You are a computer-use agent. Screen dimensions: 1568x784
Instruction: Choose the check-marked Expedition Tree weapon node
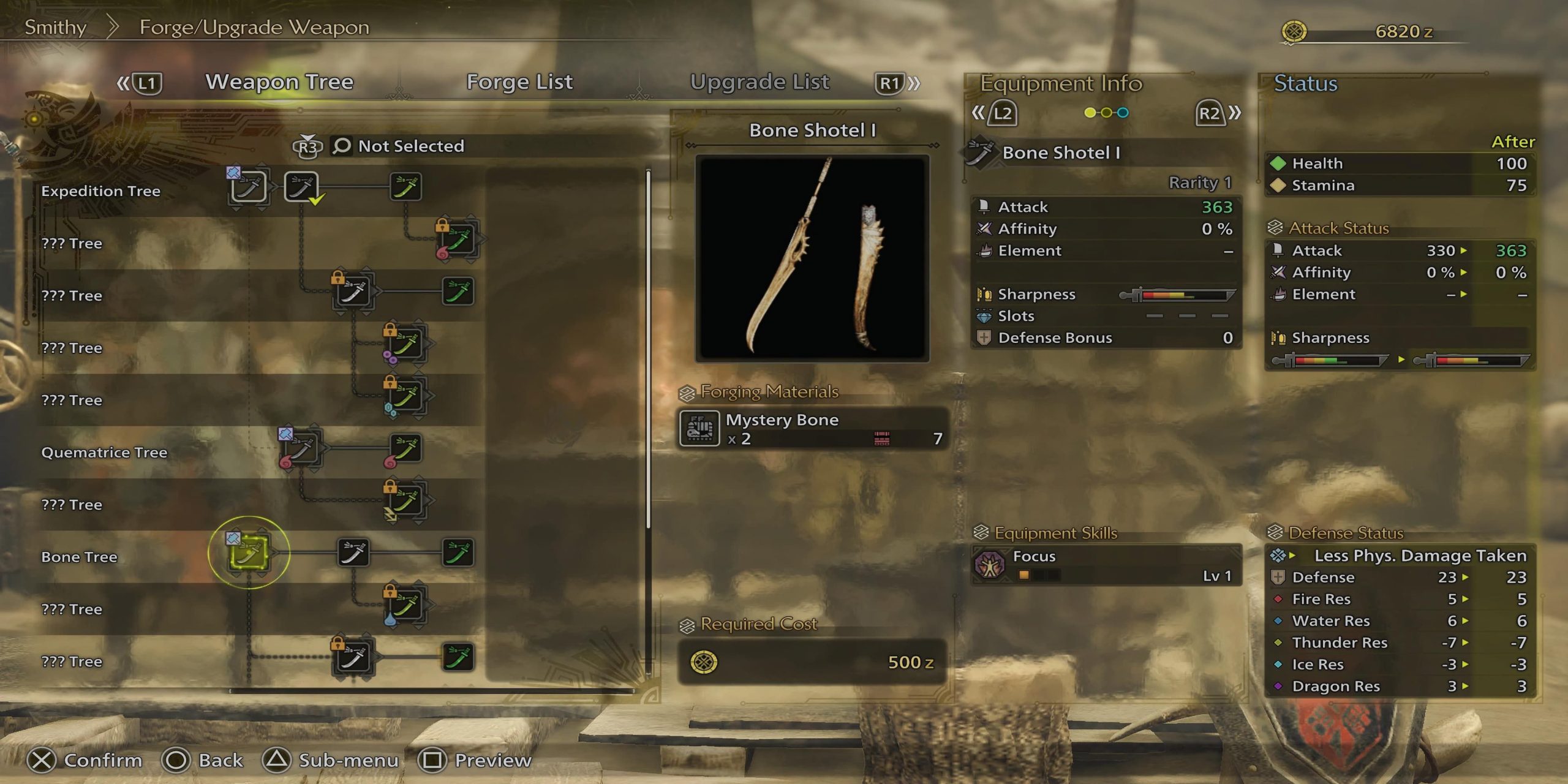(x=301, y=186)
